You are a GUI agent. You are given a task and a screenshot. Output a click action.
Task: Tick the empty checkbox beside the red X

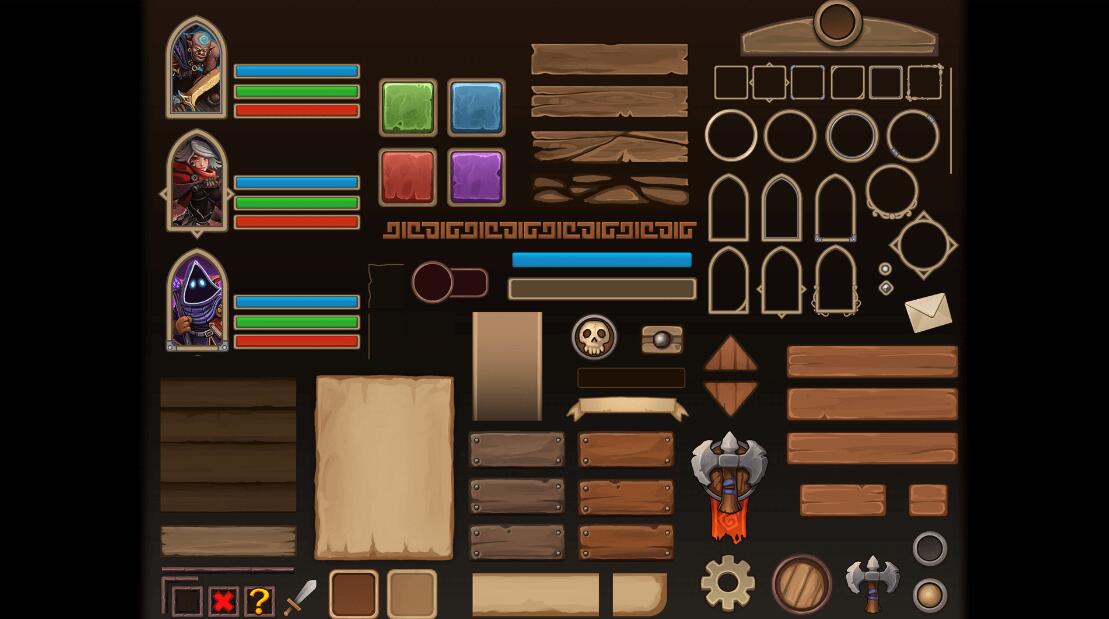pyautogui.click(x=187, y=601)
